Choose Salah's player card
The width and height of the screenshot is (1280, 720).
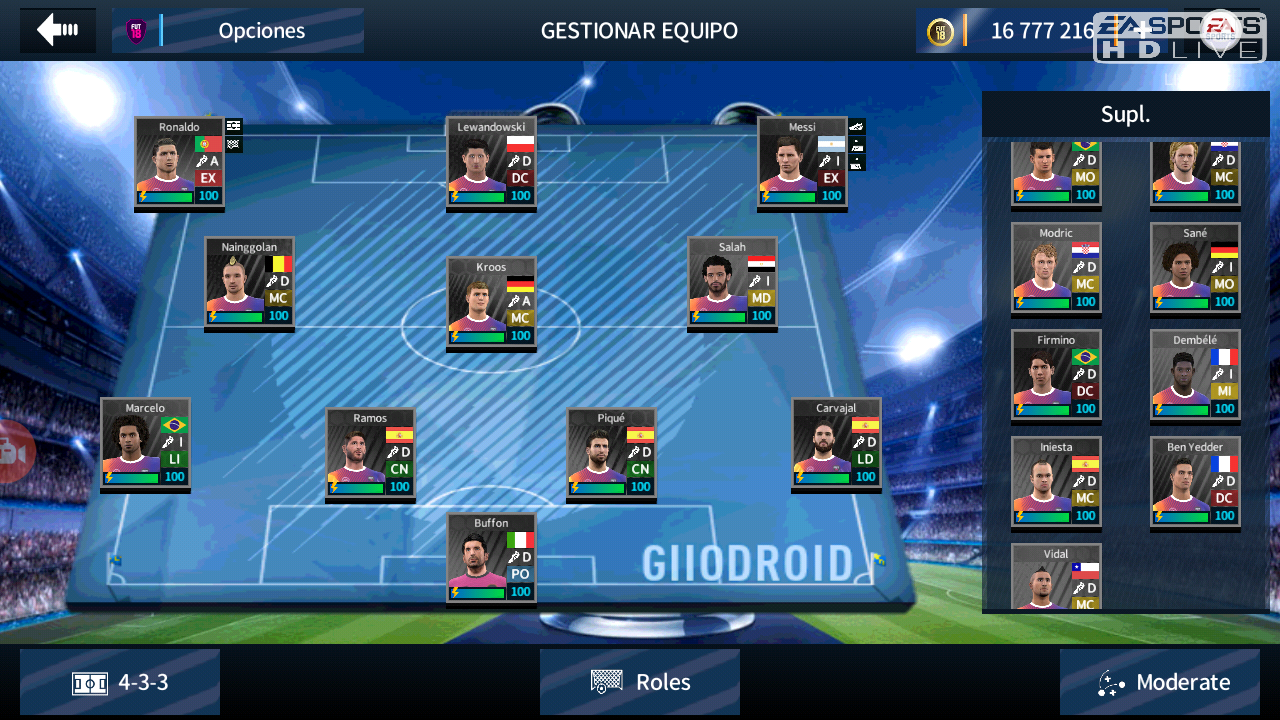tap(732, 282)
